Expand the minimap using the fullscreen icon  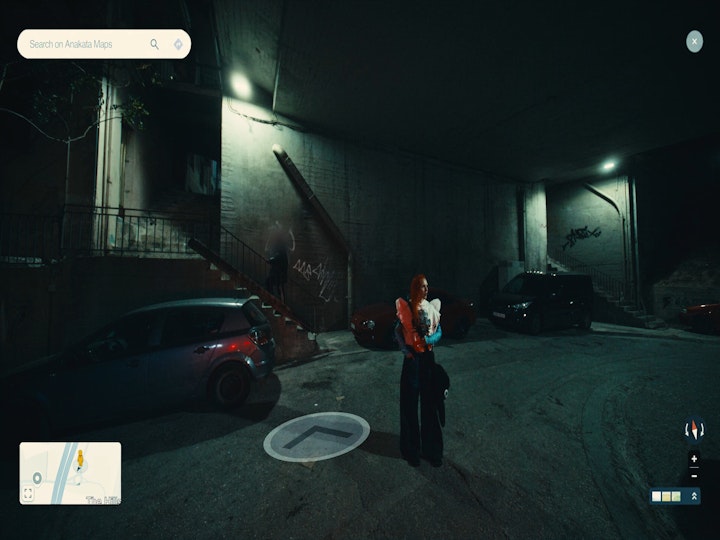pyautogui.click(x=28, y=493)
